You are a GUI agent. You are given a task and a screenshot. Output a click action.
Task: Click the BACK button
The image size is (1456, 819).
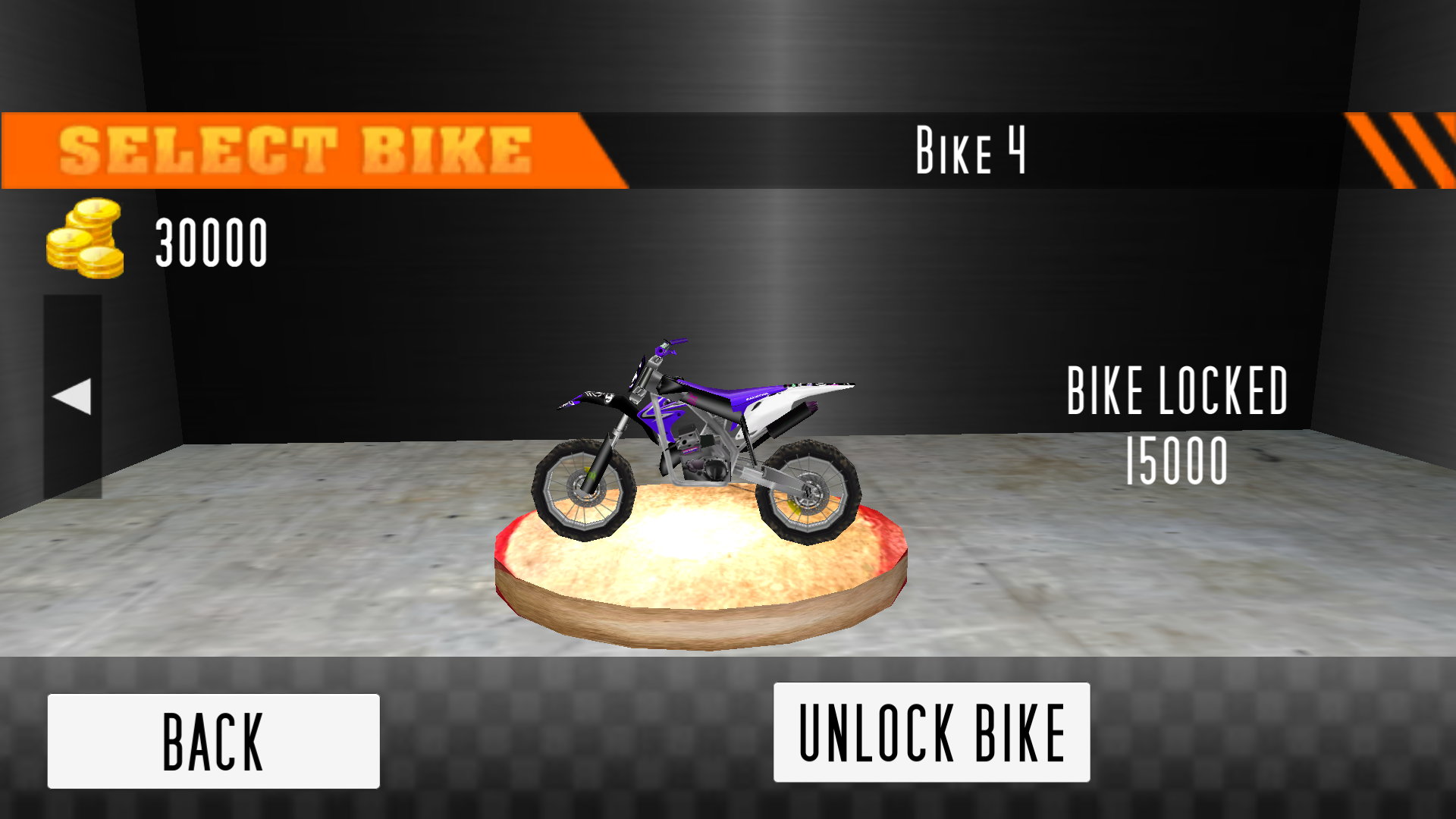pos(212,739)
